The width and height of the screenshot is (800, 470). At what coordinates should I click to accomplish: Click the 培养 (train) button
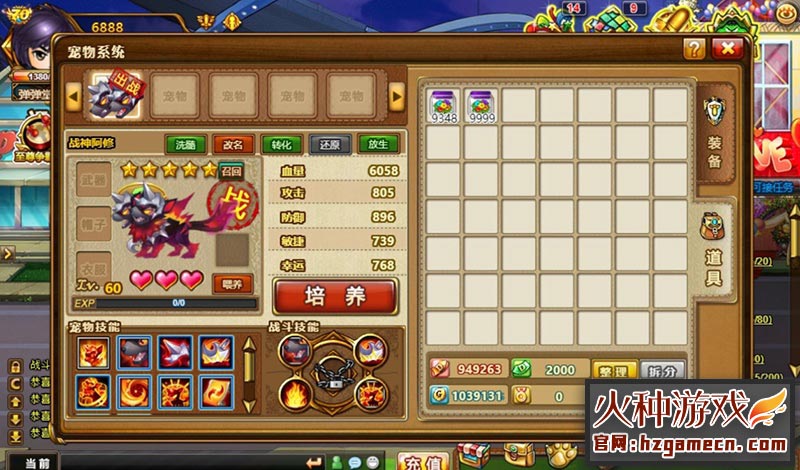coord(335,296)
